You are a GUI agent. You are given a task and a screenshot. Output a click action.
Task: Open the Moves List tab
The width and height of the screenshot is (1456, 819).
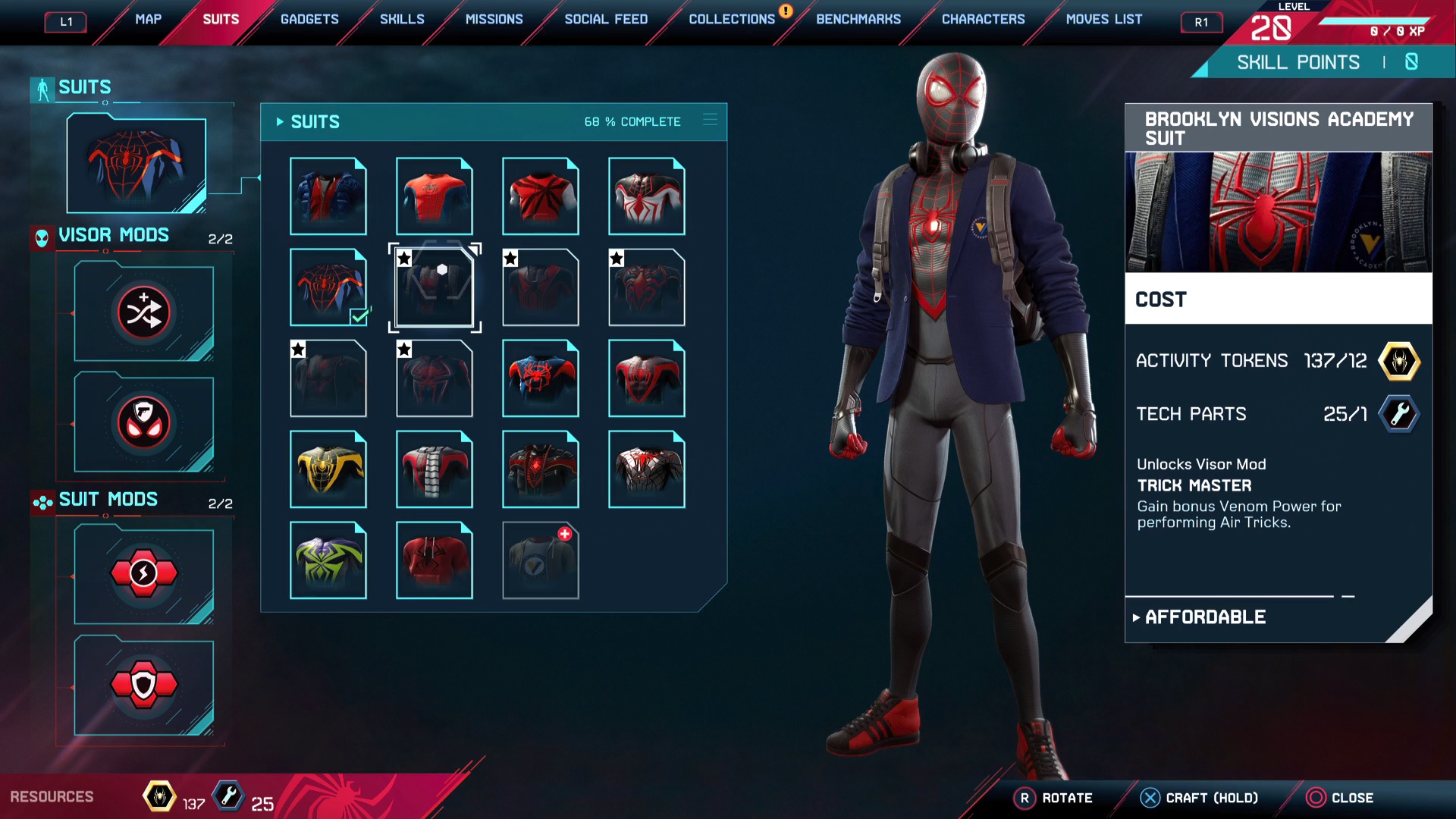tap(1103, 20)
